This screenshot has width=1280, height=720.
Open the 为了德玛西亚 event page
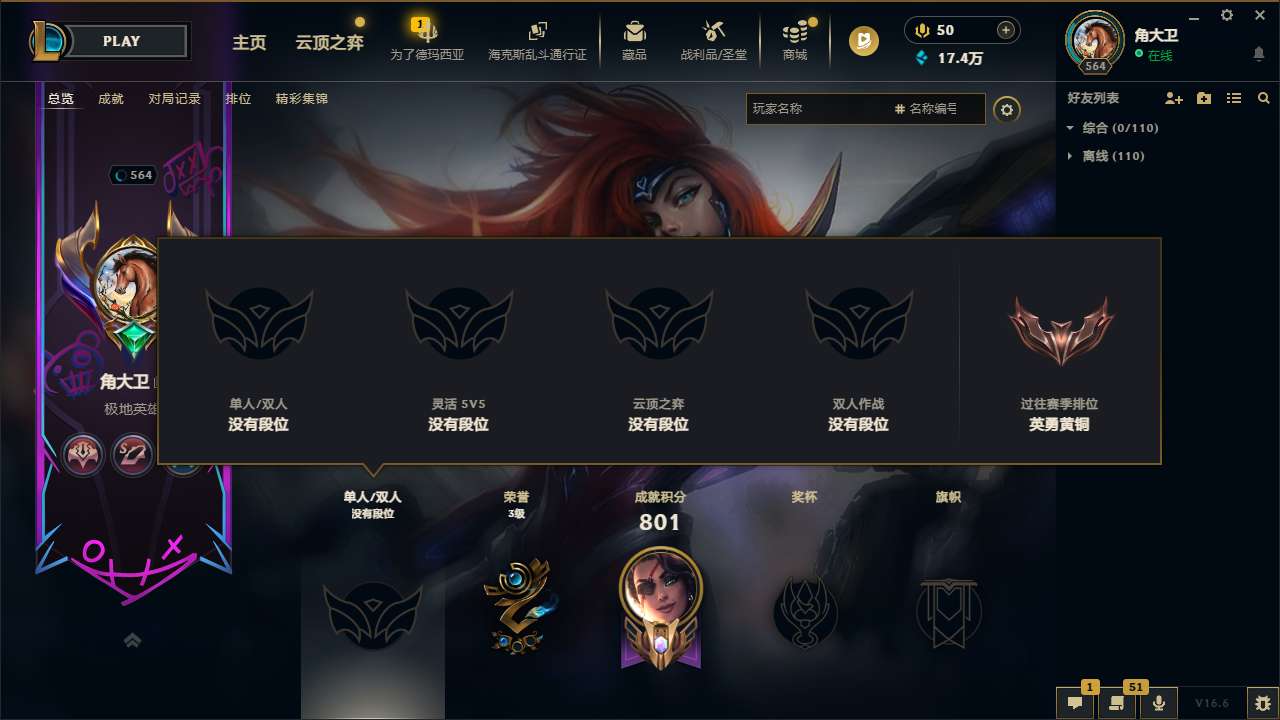coord(425,42)
